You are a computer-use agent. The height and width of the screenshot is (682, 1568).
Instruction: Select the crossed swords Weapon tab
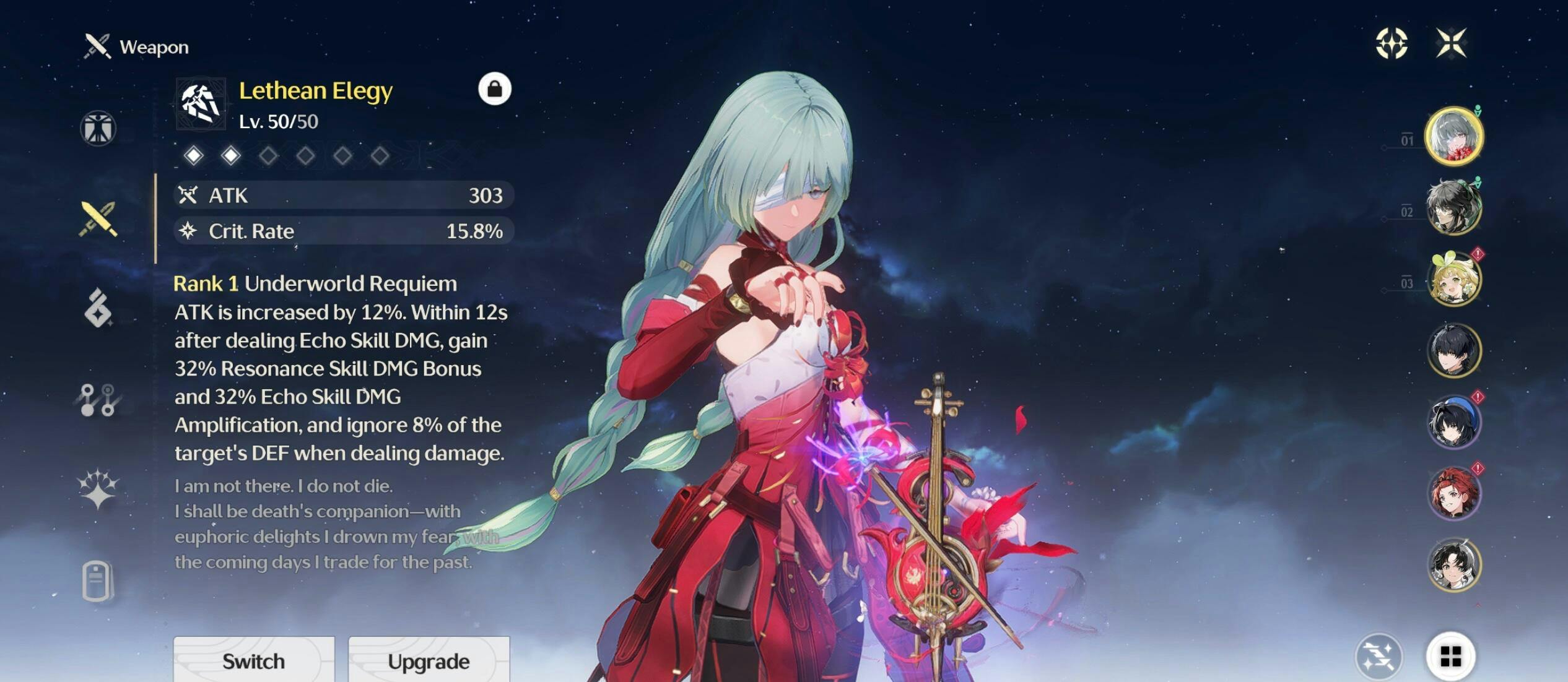98,219
